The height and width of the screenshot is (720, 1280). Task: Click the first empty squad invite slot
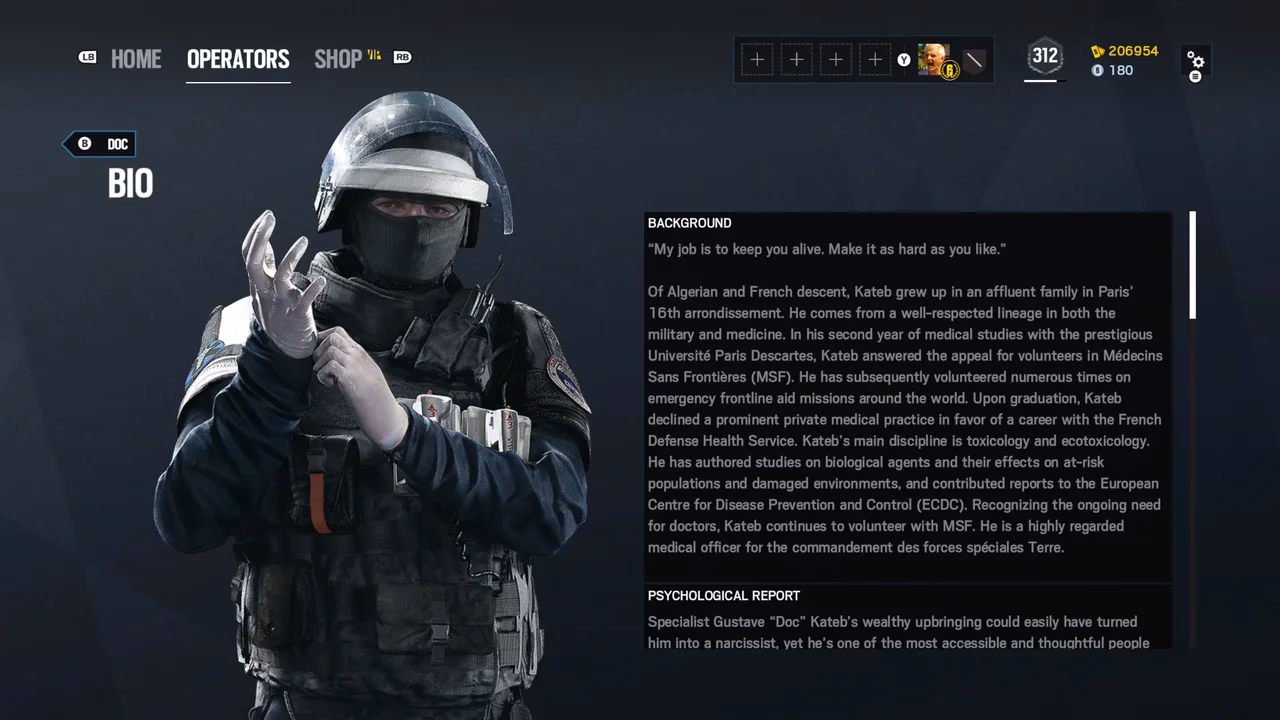[757, 60]
